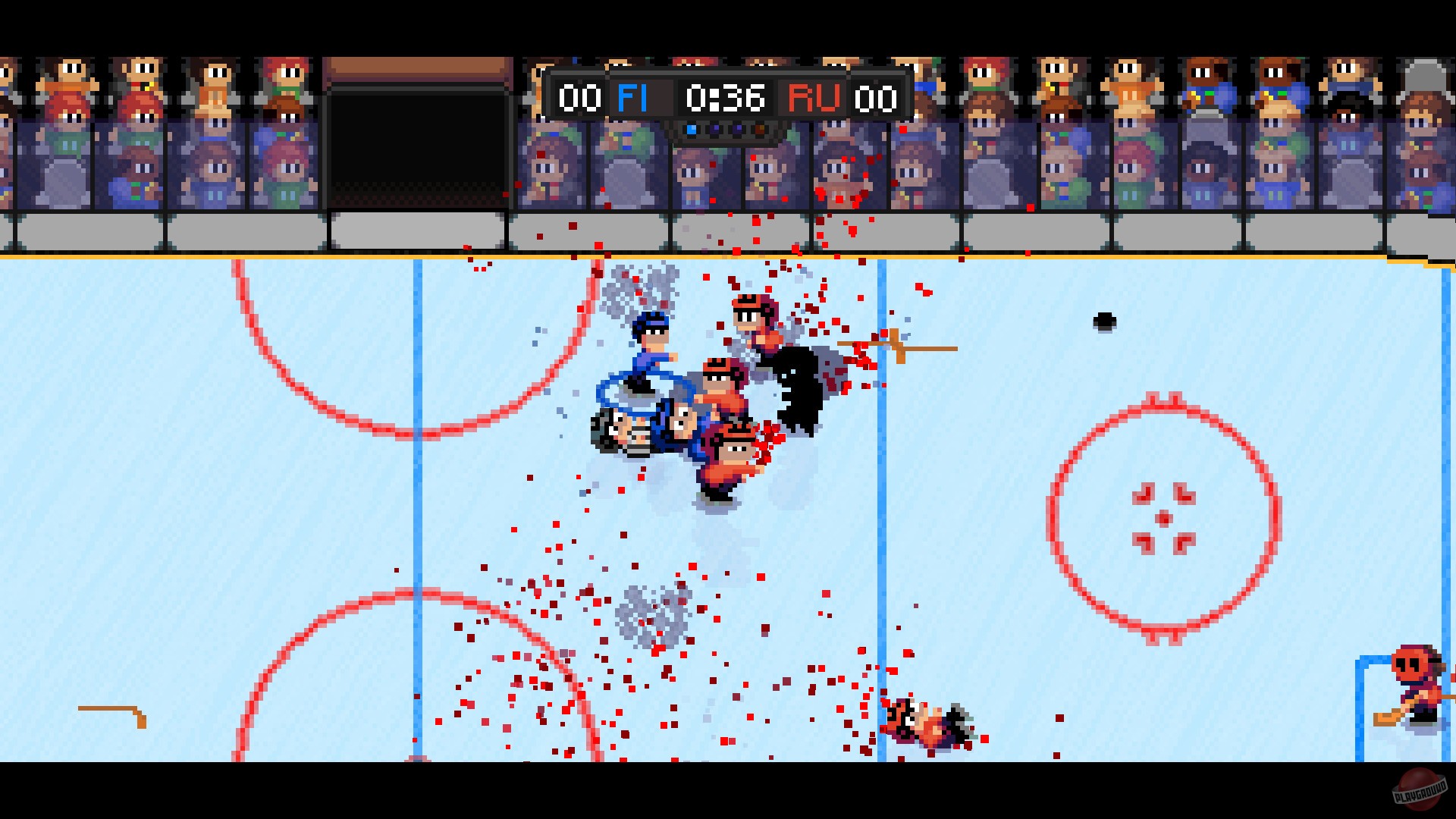Click the lit blue period indicator light

[x=692, y=129]
